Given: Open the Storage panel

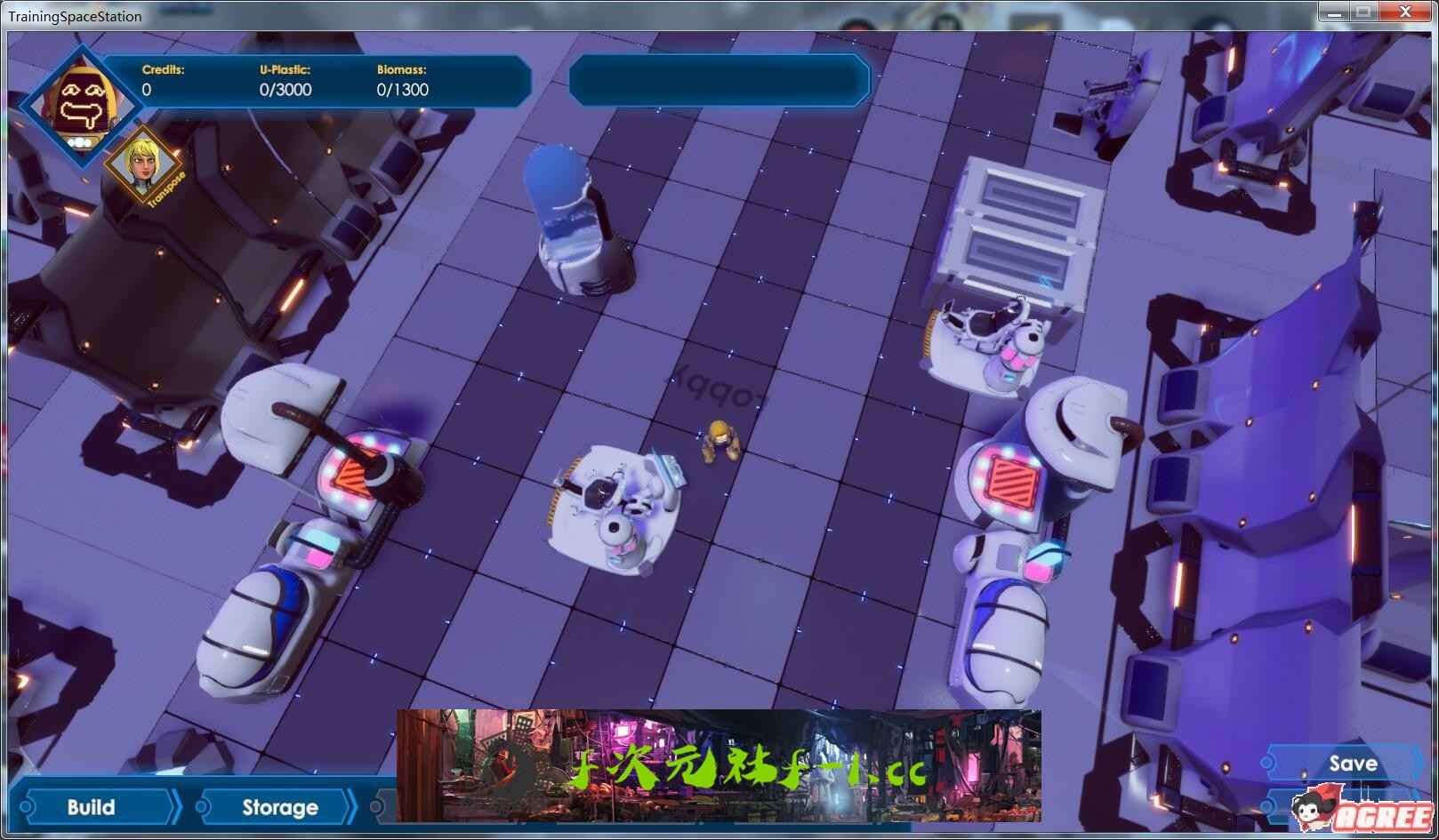Looking at the screenshot, I should [279, 807].
